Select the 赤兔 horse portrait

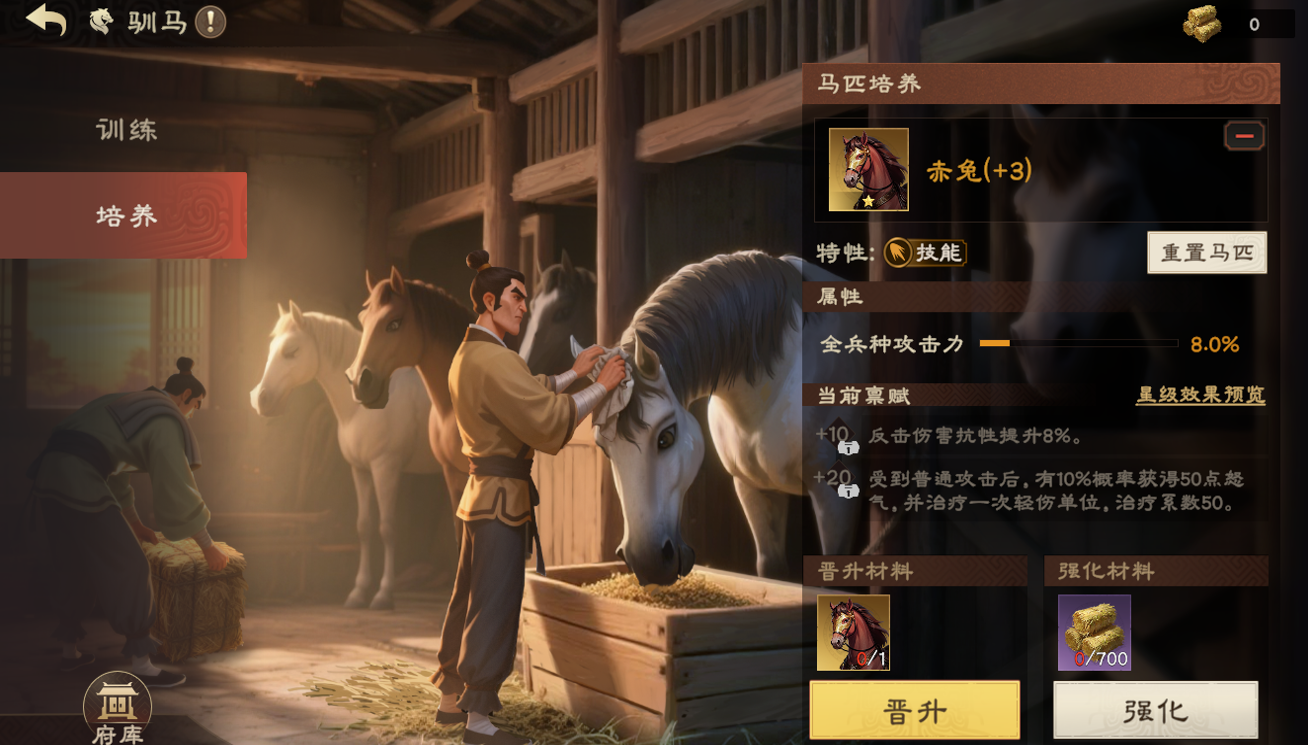(868, 169)
